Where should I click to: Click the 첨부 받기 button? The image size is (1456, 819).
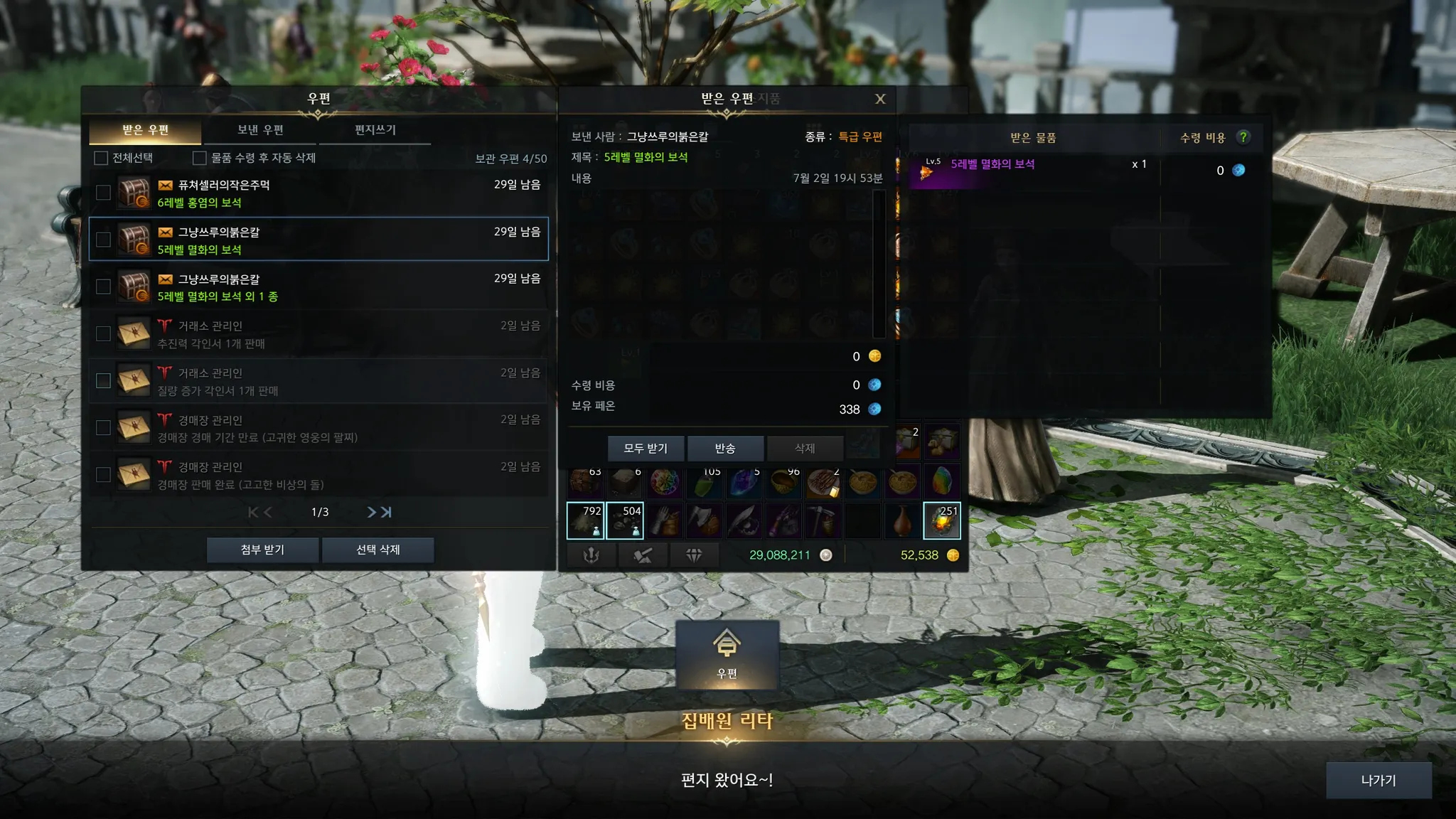click(262, 550)
